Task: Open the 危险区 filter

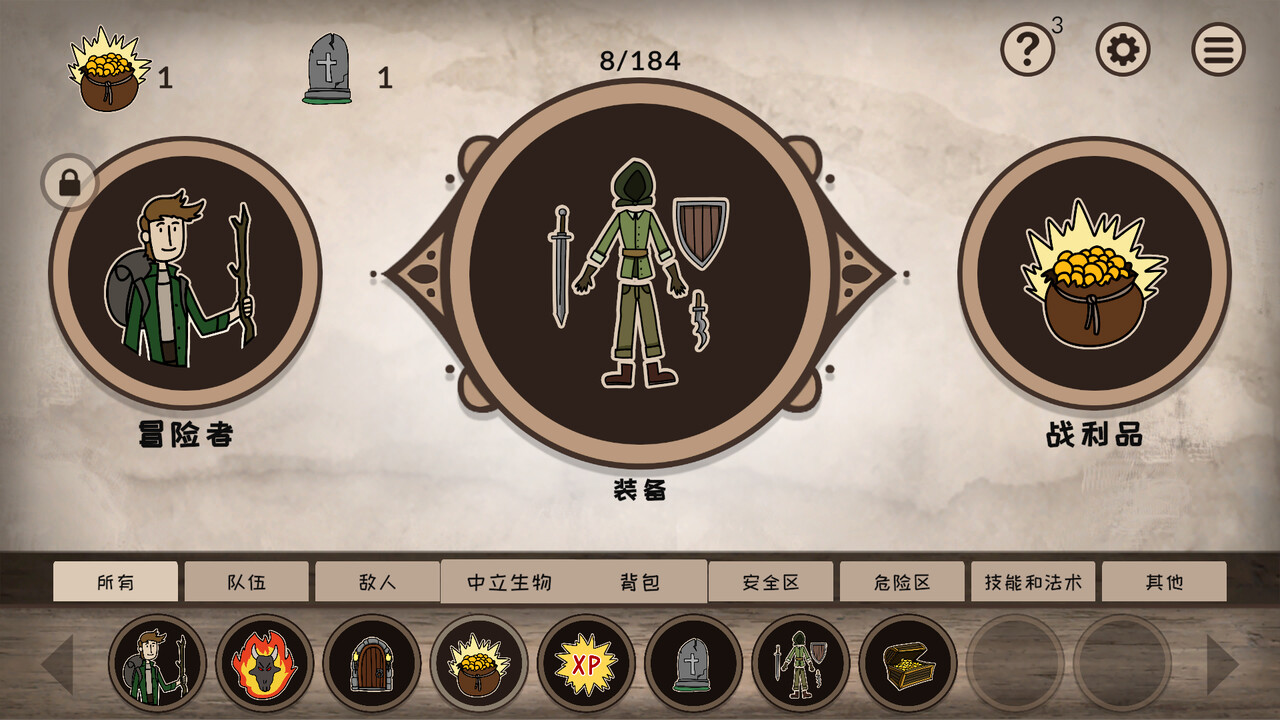Action: tap(900, 580)
